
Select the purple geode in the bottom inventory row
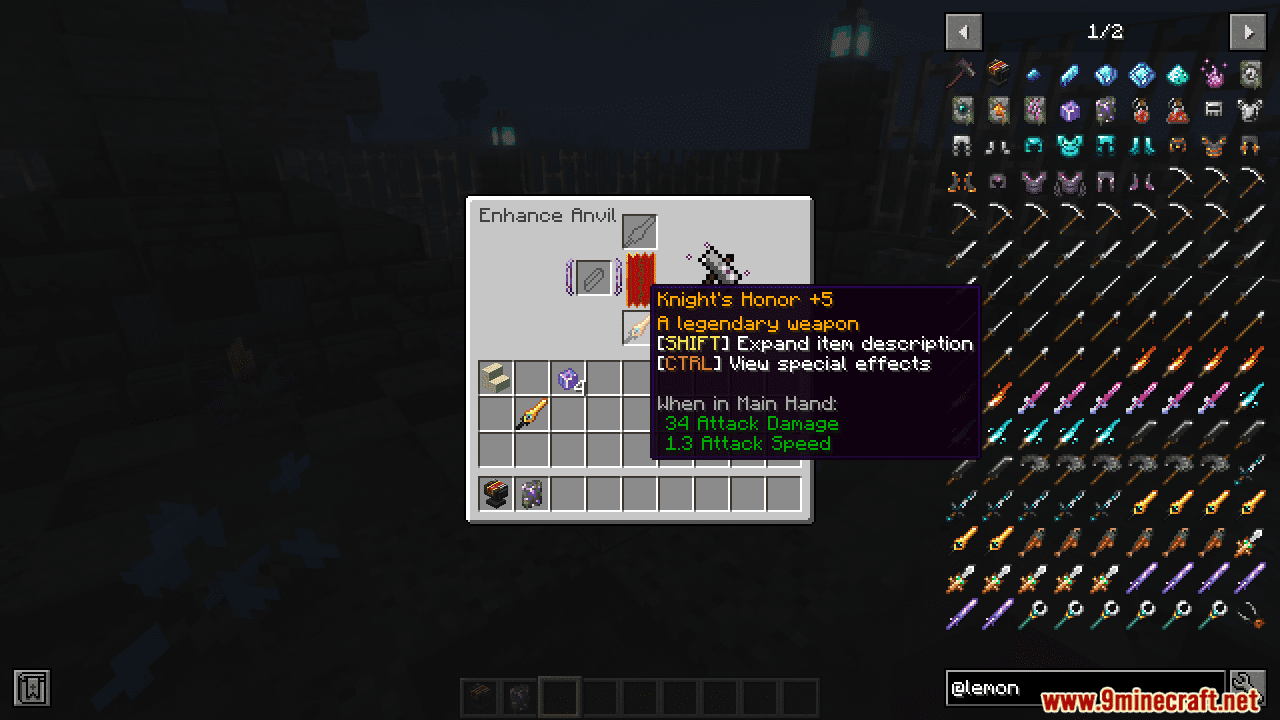(x=530, y=494)
